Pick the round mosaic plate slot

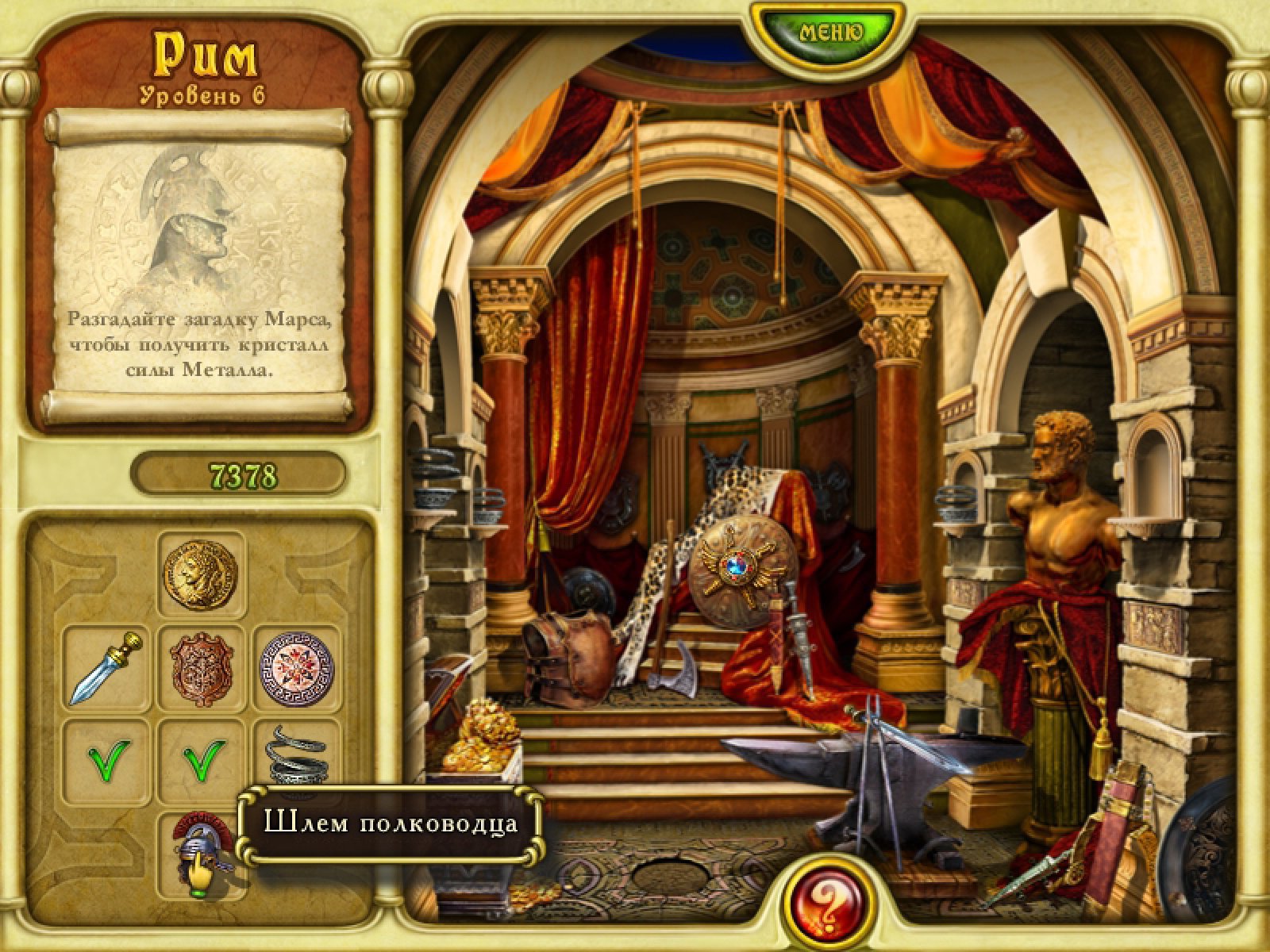click(x=298, y=668)
